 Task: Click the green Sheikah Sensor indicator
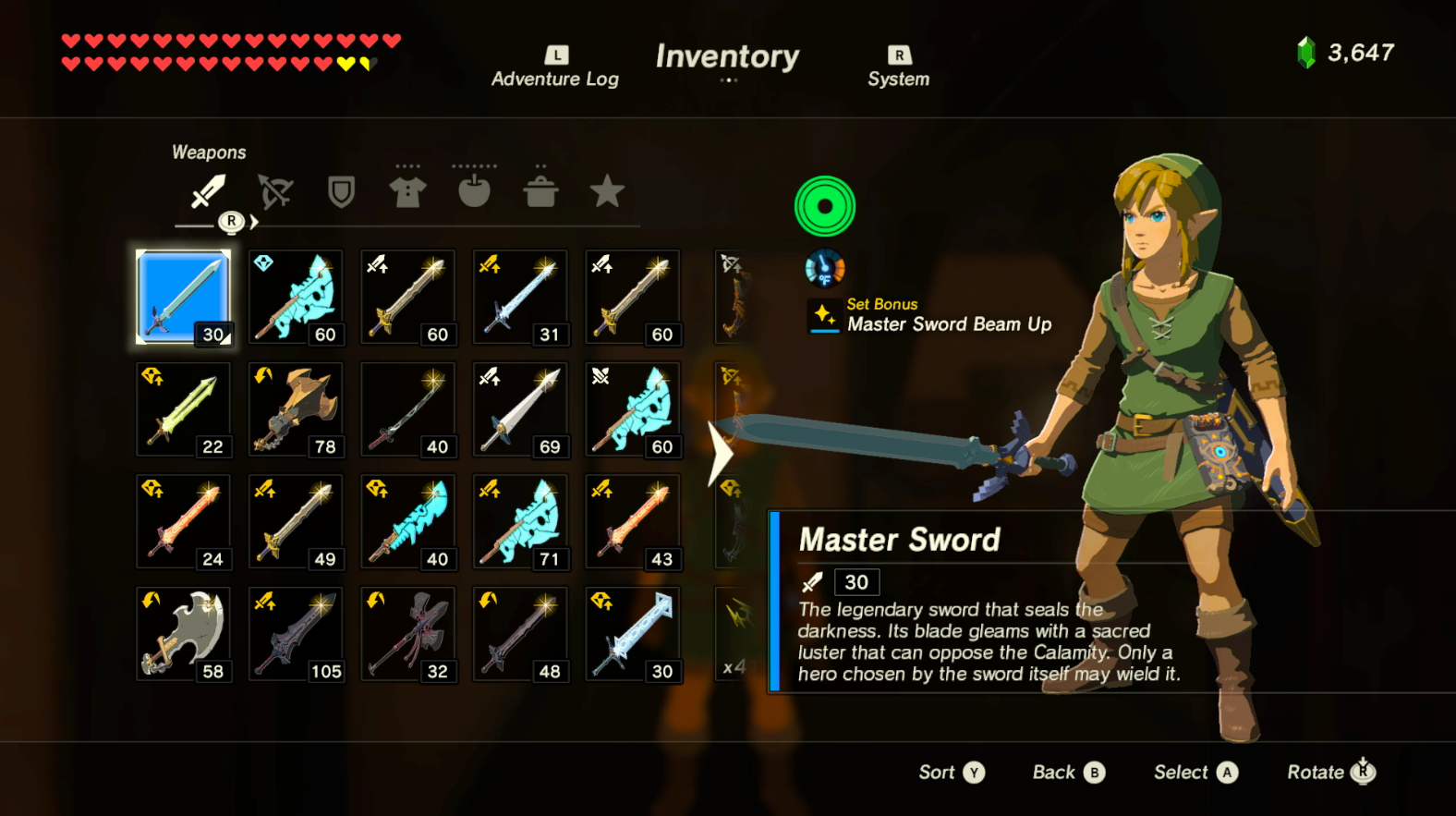click(x=824, y=205)
